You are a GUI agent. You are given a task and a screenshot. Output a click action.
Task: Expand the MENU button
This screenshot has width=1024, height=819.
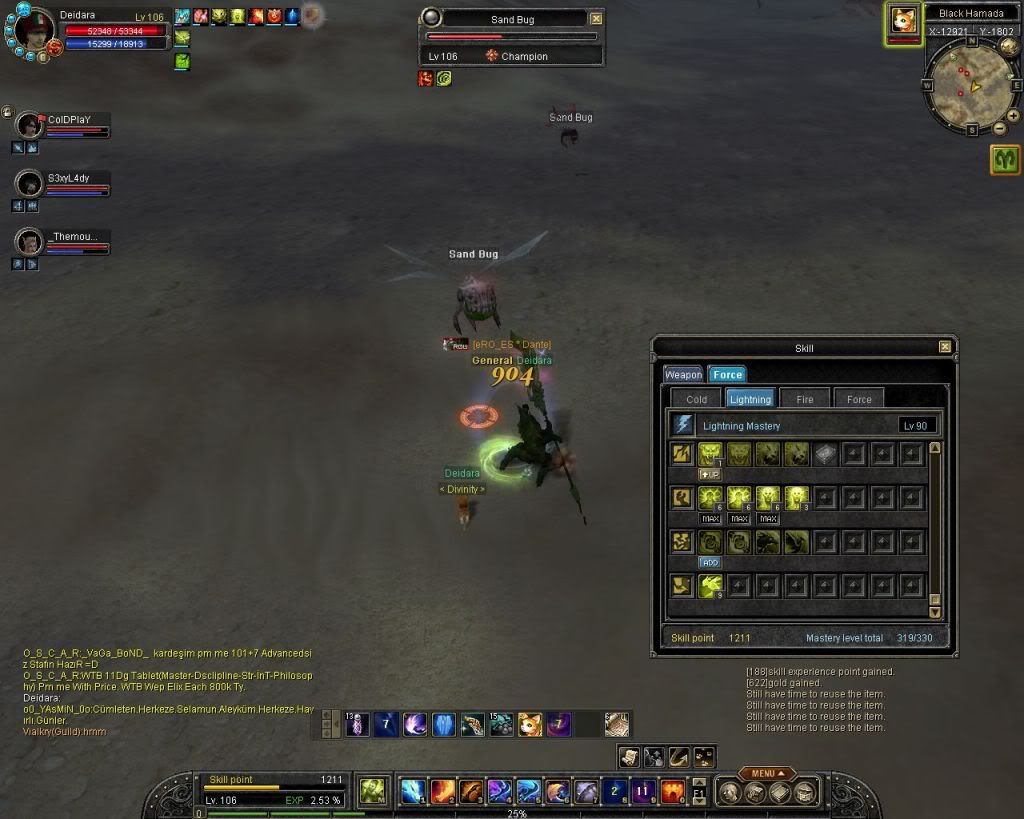pyautogui.click(x=768, y=773)
